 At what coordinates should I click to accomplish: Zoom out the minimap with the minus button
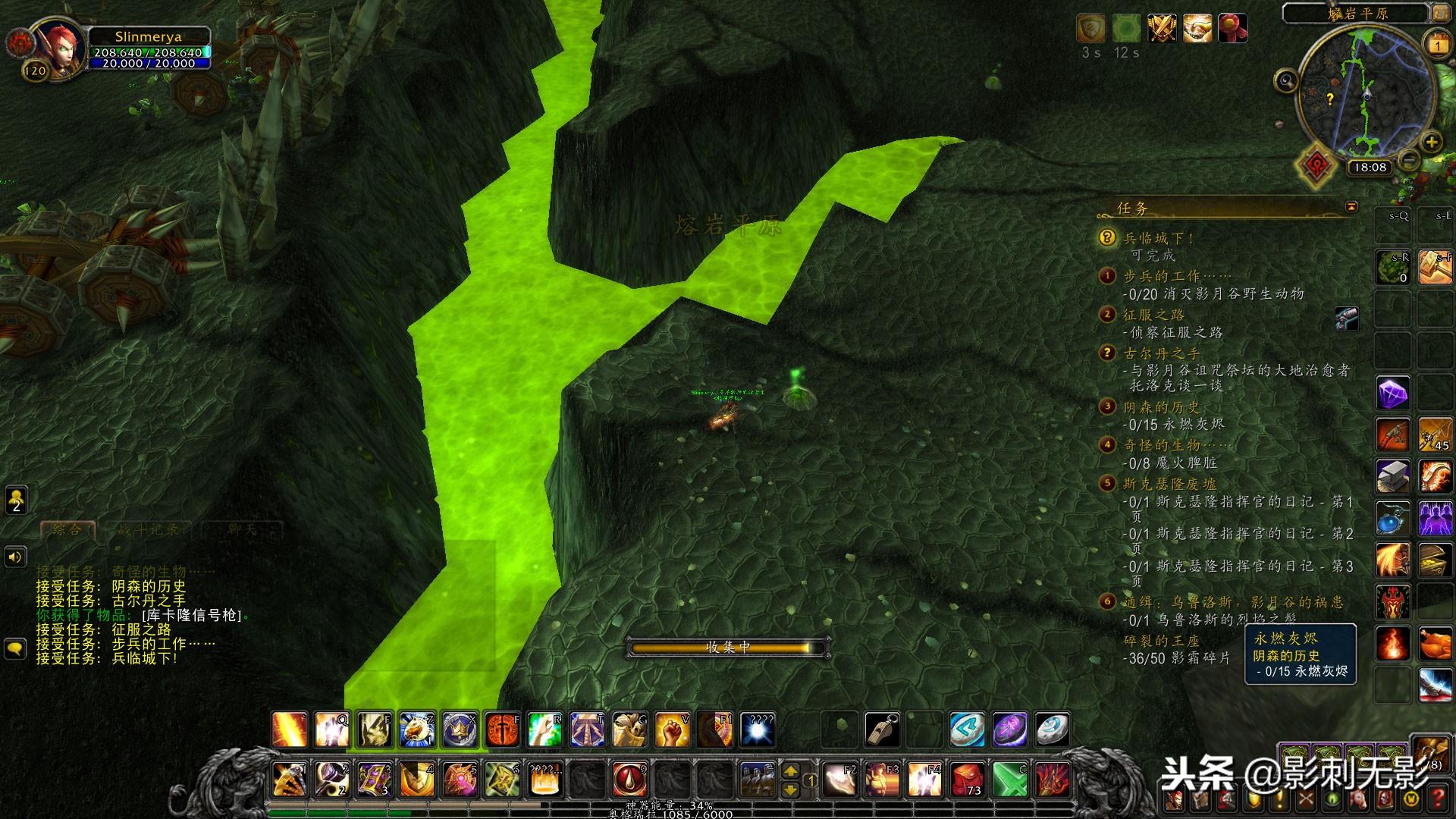1409,160
